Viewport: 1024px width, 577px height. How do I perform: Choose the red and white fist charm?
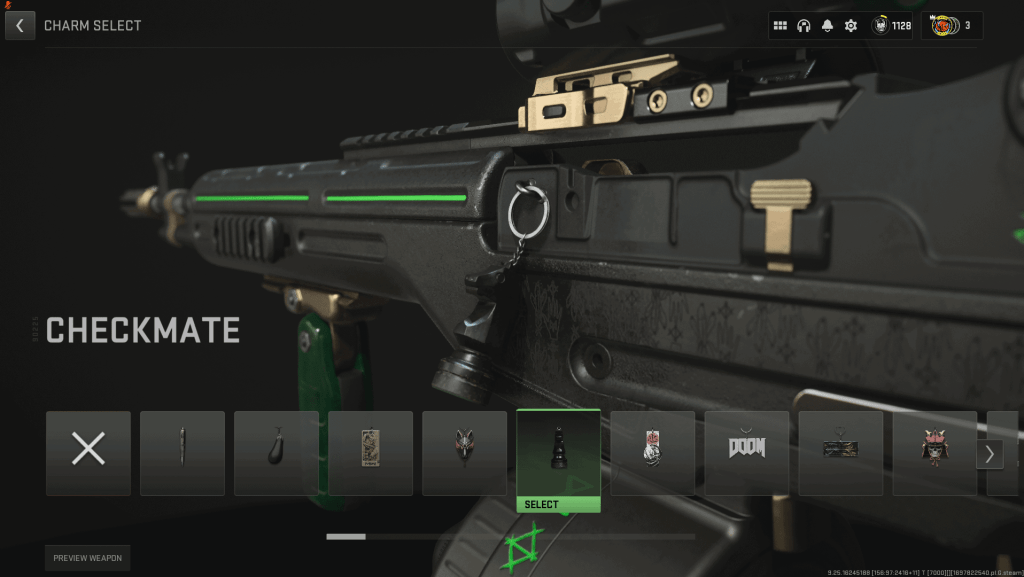click(653, 453)
